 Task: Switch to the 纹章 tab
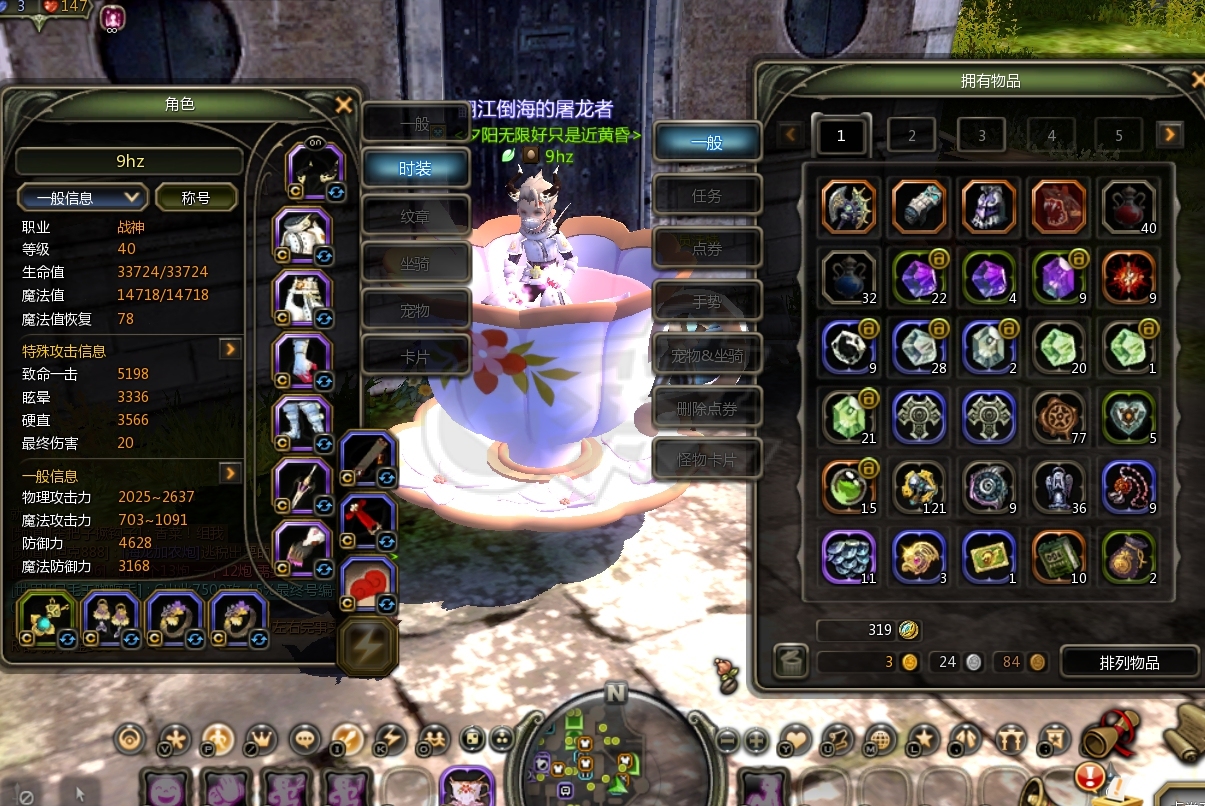(415, 215)
